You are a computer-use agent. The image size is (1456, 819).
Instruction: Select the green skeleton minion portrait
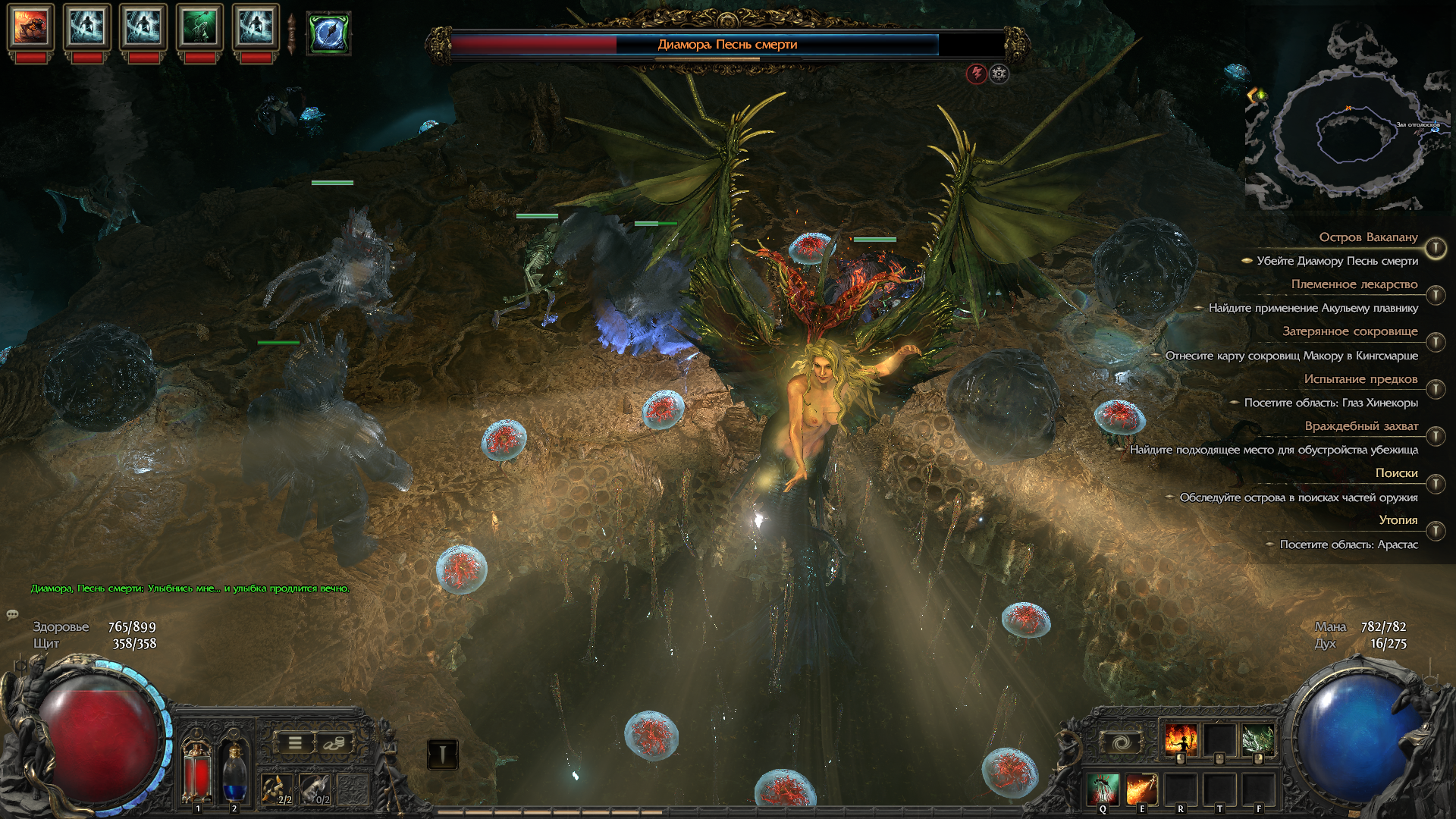[x=199, y=27]
